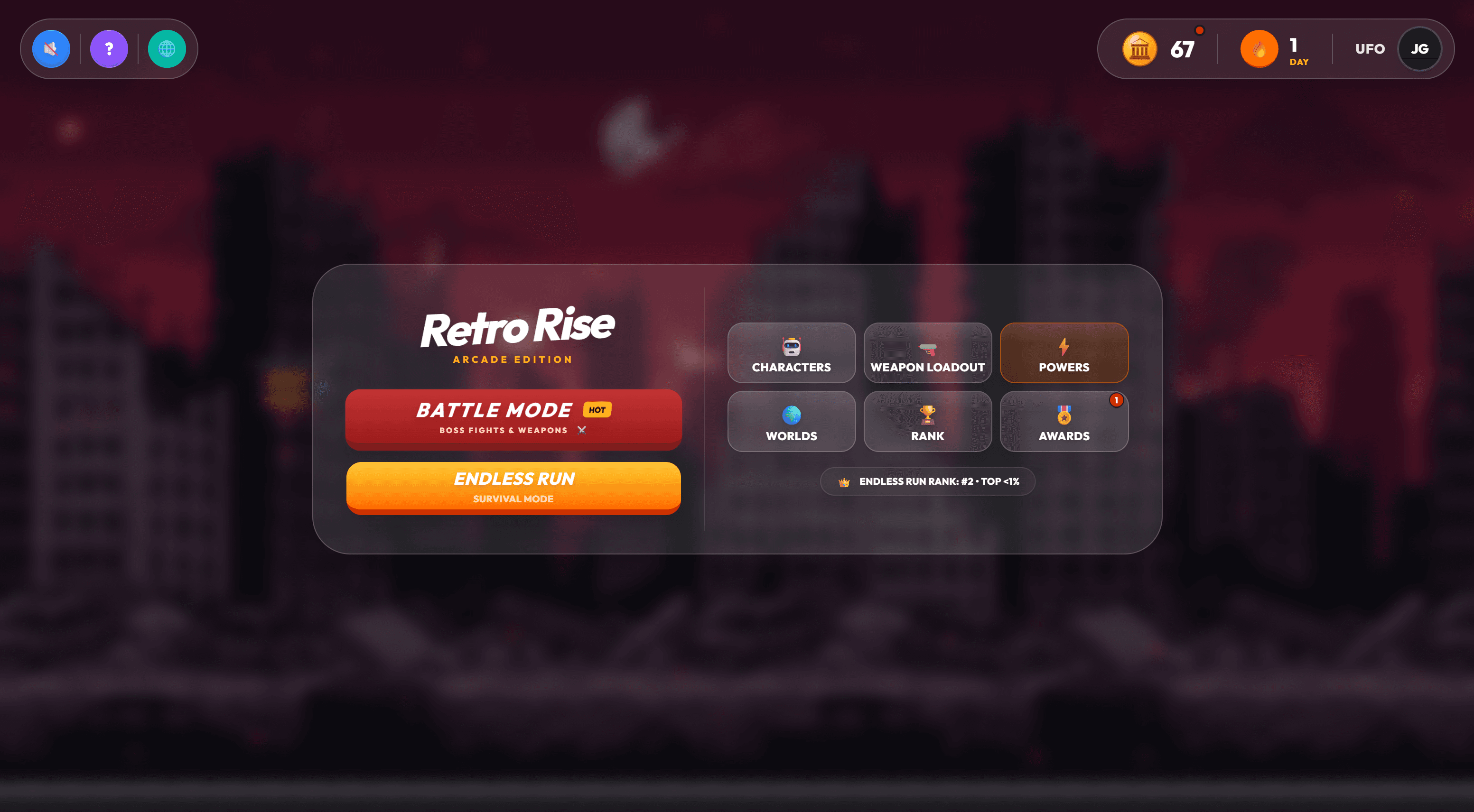The height and width of the screenshot is (812, 1474).
Task: Open the JG profile avatar
Action: (1419, 49)
